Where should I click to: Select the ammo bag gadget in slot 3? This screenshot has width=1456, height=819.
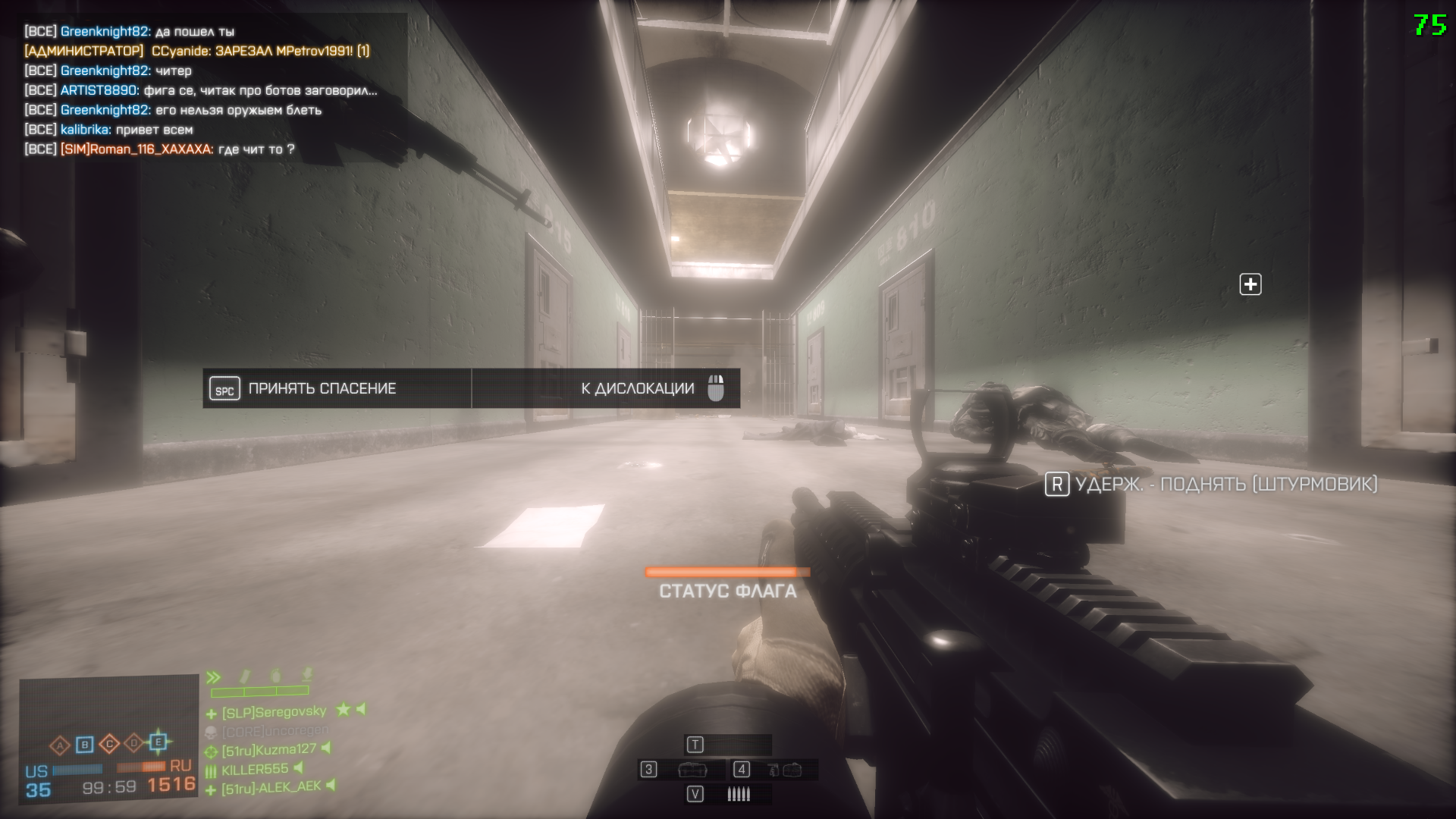pos(692,770)
